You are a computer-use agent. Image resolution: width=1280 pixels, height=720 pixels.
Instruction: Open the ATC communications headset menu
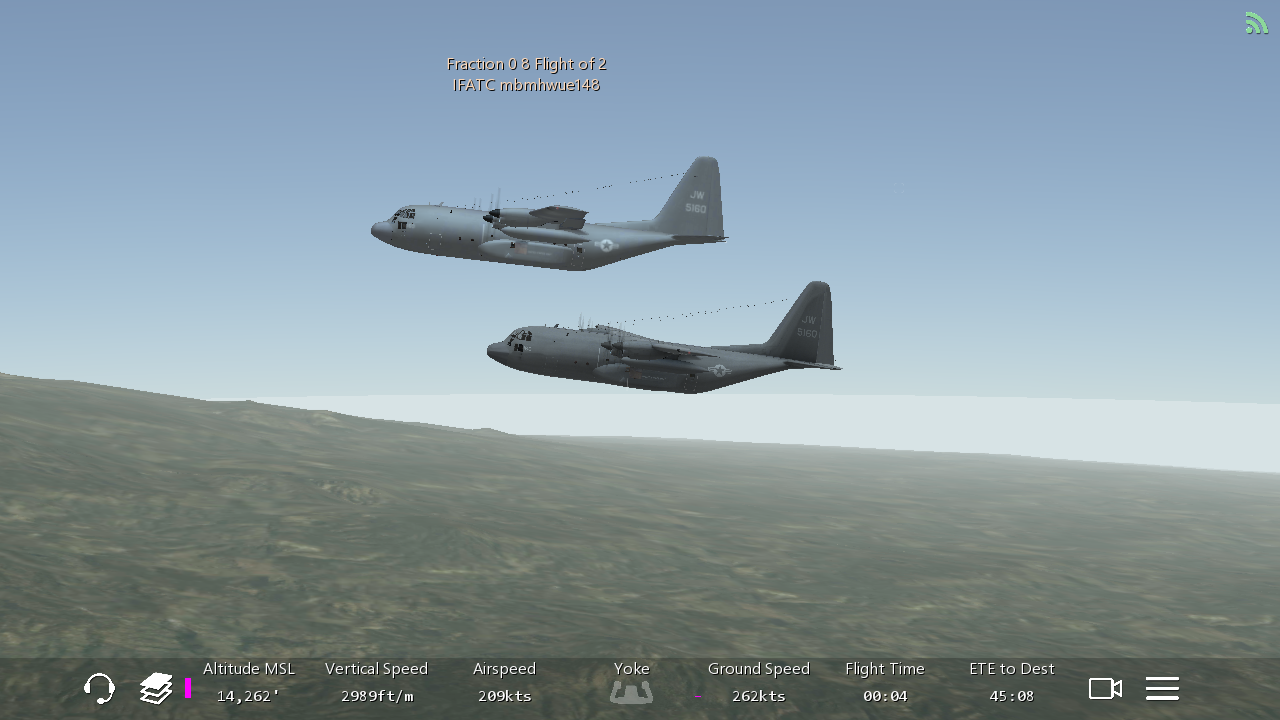tap(99, 688)
